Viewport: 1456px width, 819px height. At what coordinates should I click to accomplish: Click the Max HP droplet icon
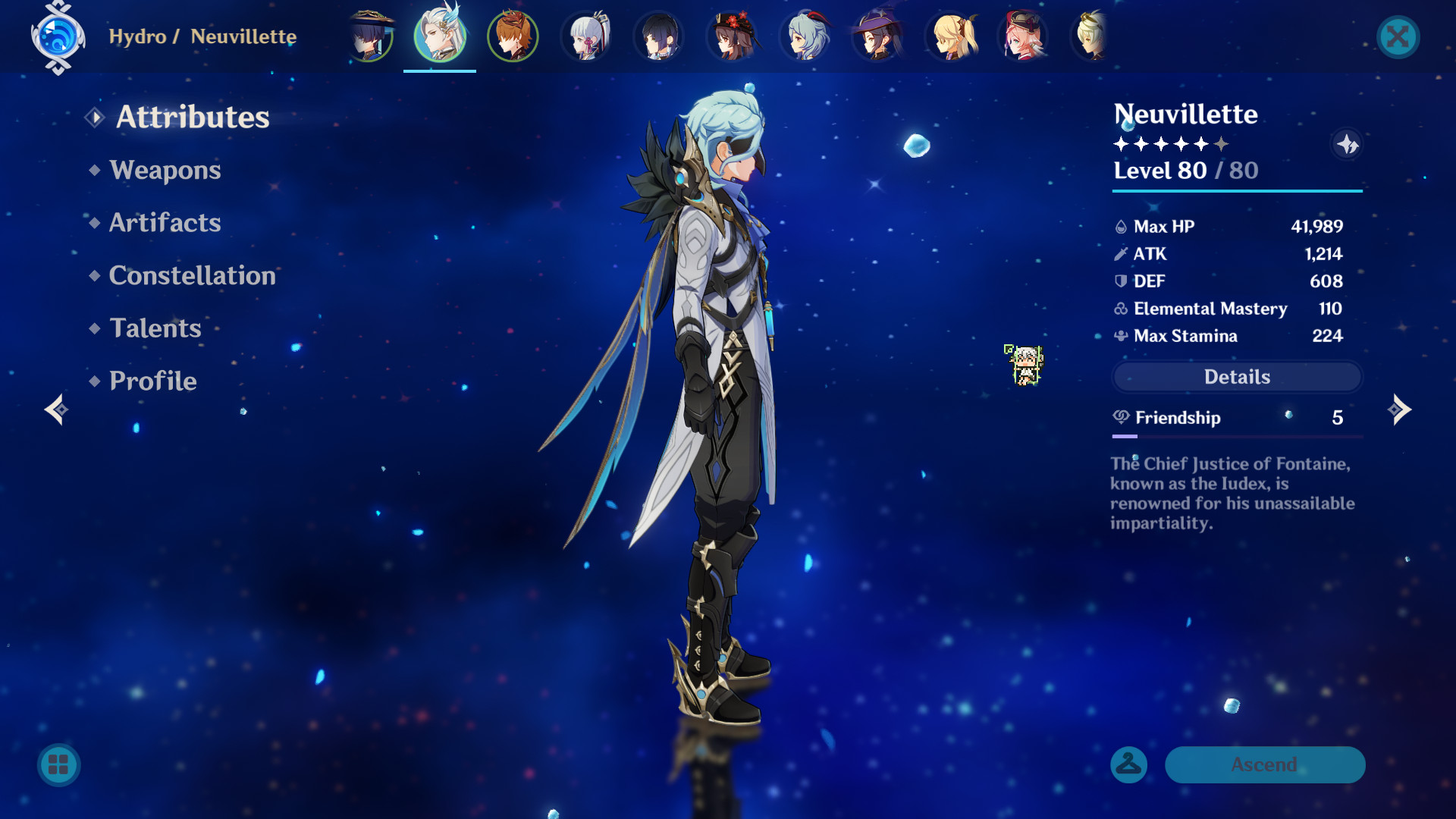(1119, 226)
